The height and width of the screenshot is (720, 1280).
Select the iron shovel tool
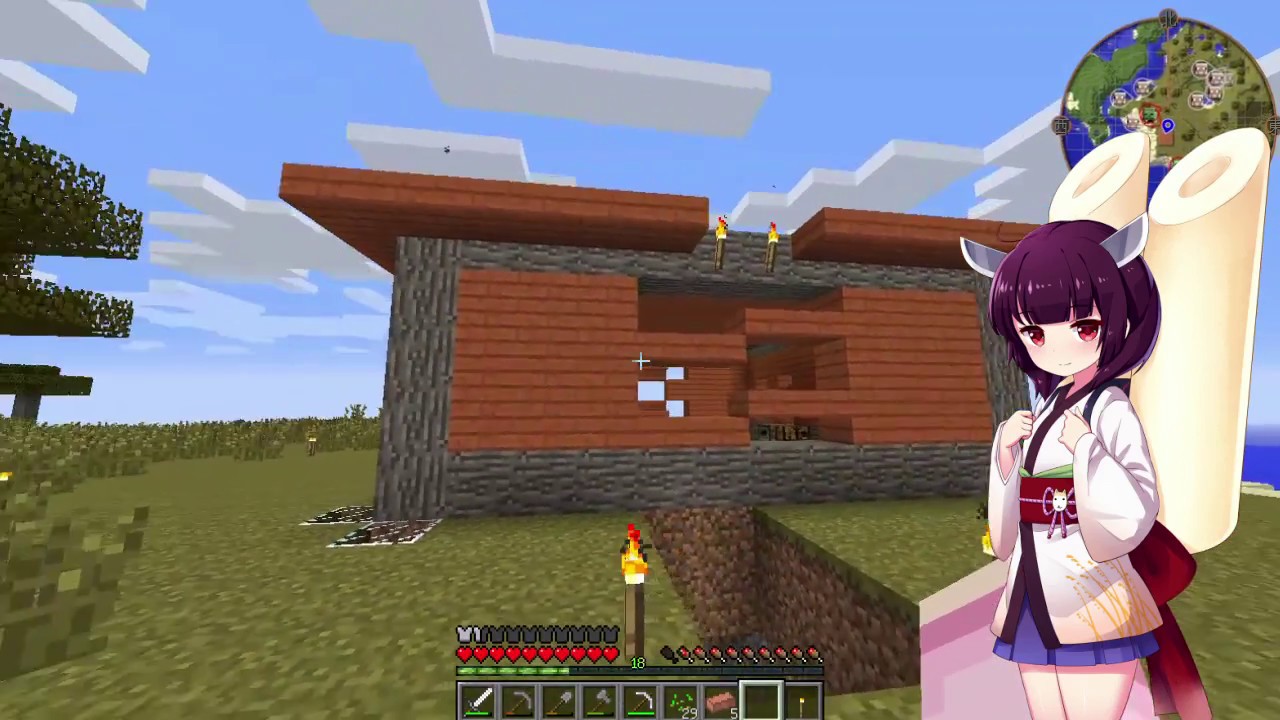[x=560, y=700]
